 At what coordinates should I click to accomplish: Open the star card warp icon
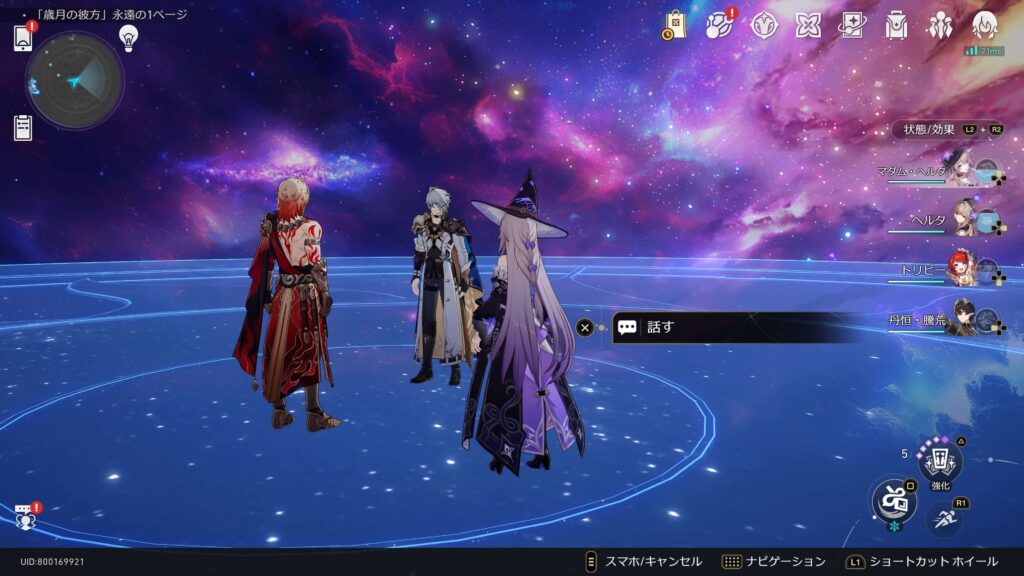pyautogui.click(x=852, y=25)
